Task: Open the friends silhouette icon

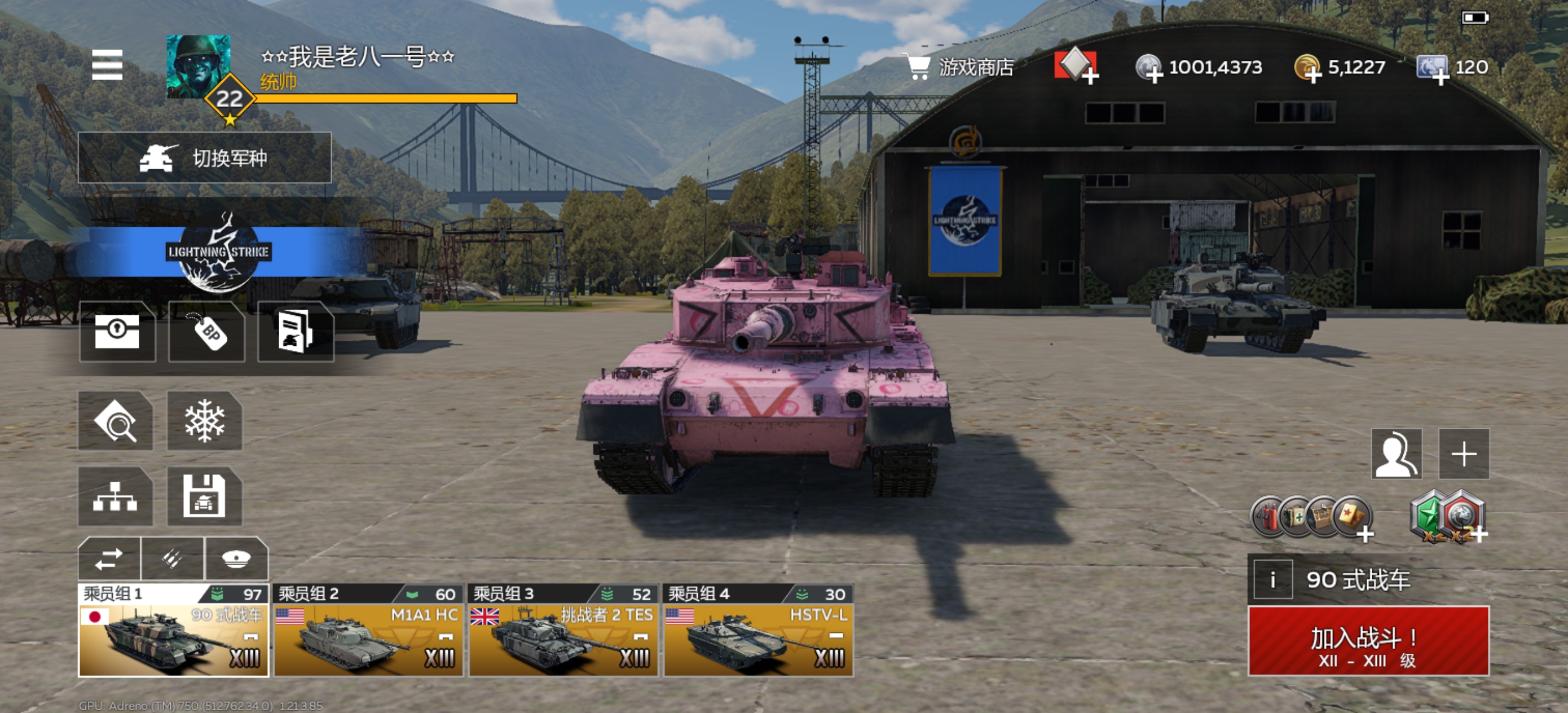Action: (1397, 454)
